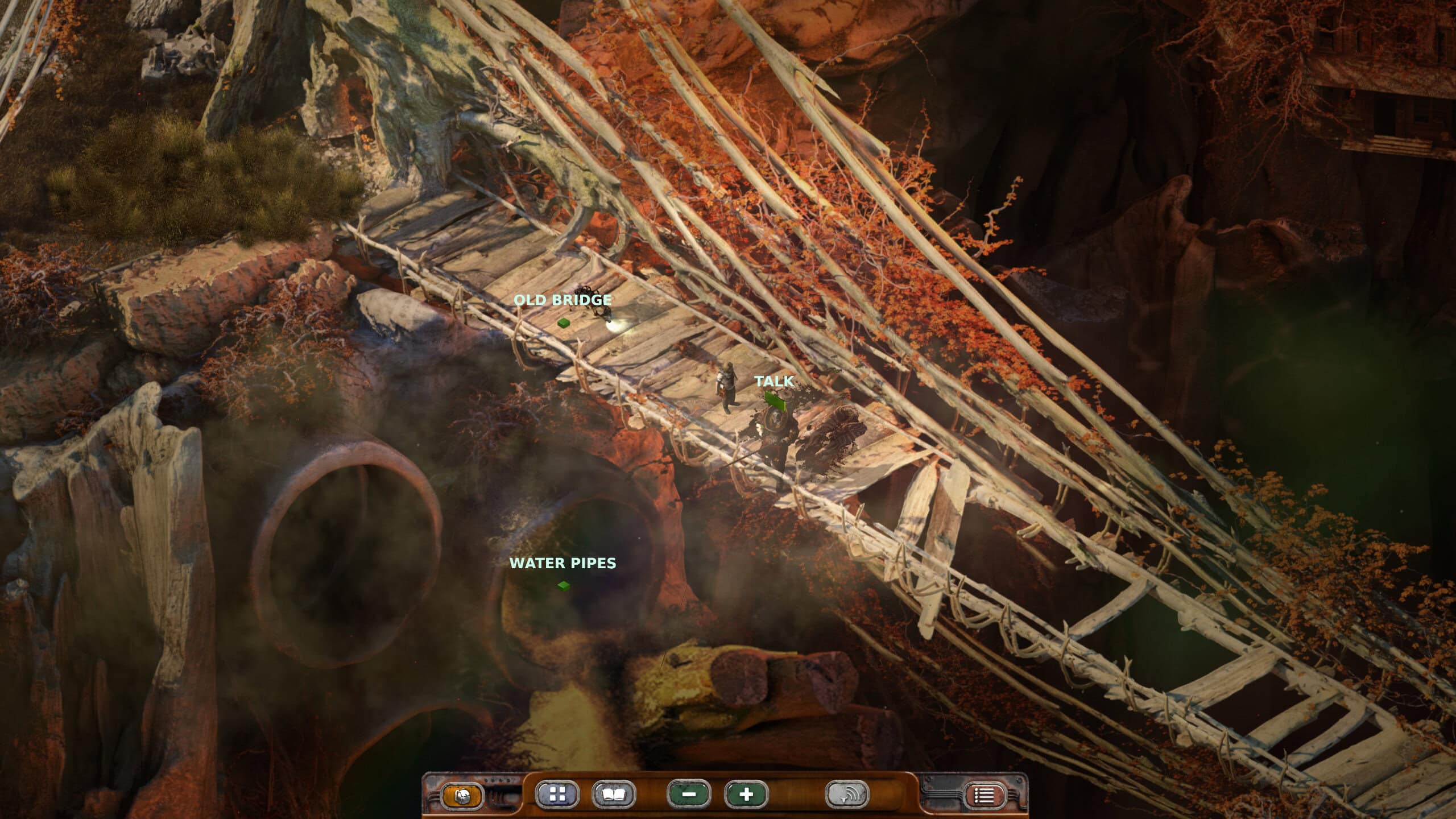Viewport: 1456px width, 819px height.
Task: Activate the signal waves button
Action: 847,795
